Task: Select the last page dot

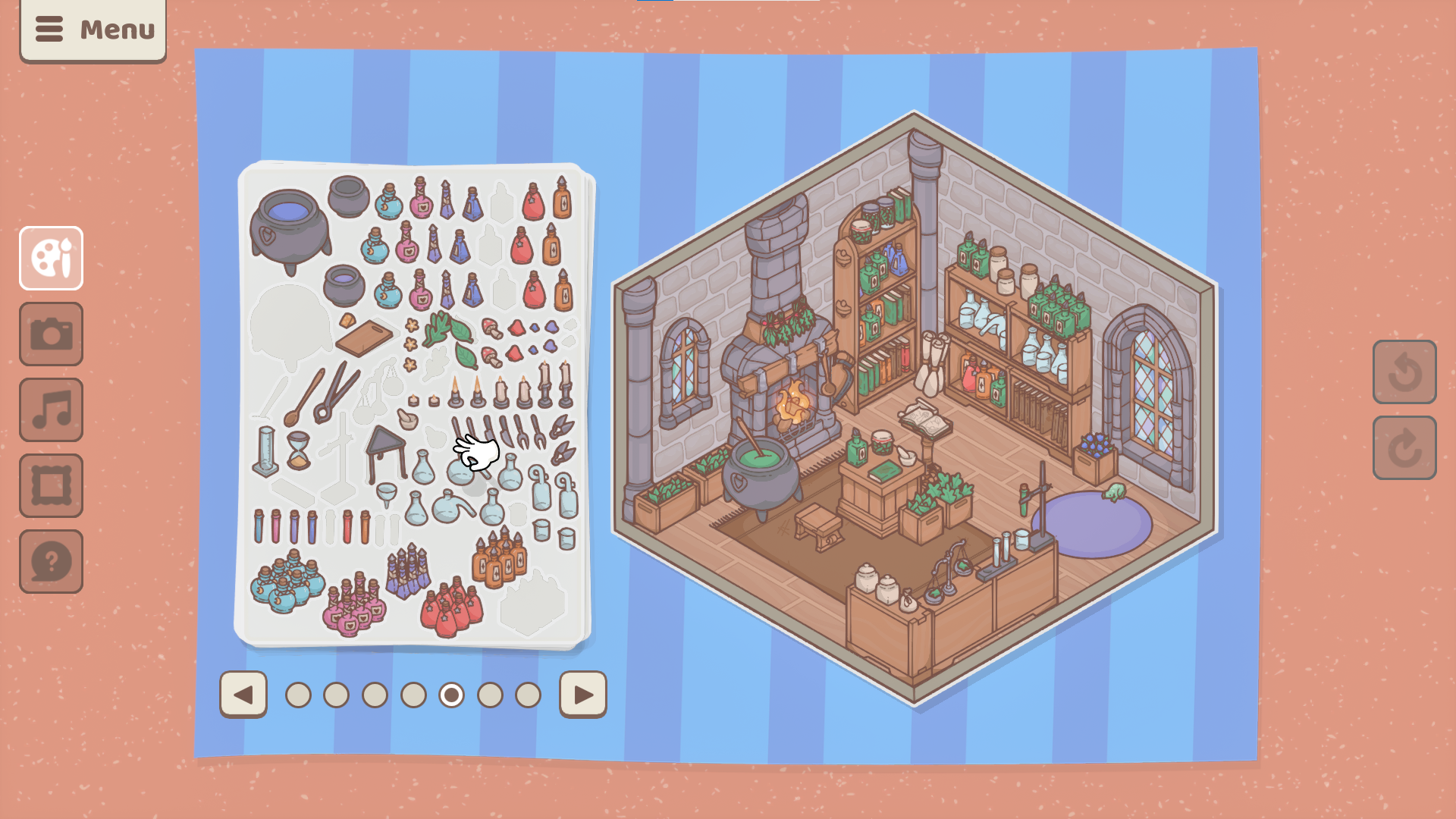Action: (x=529, y=693)
